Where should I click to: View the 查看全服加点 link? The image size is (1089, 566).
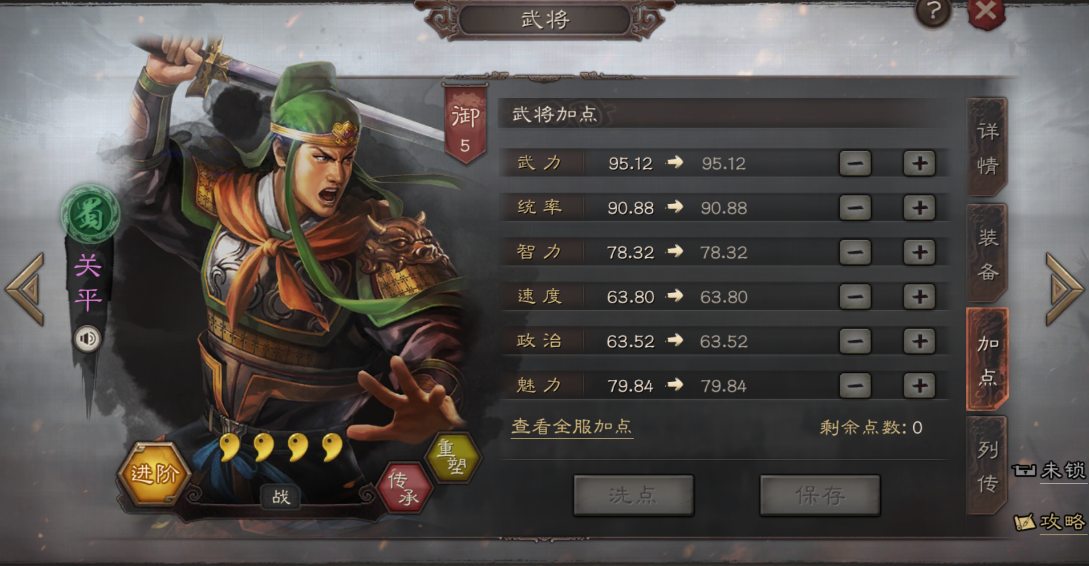[x=572, y=426]
